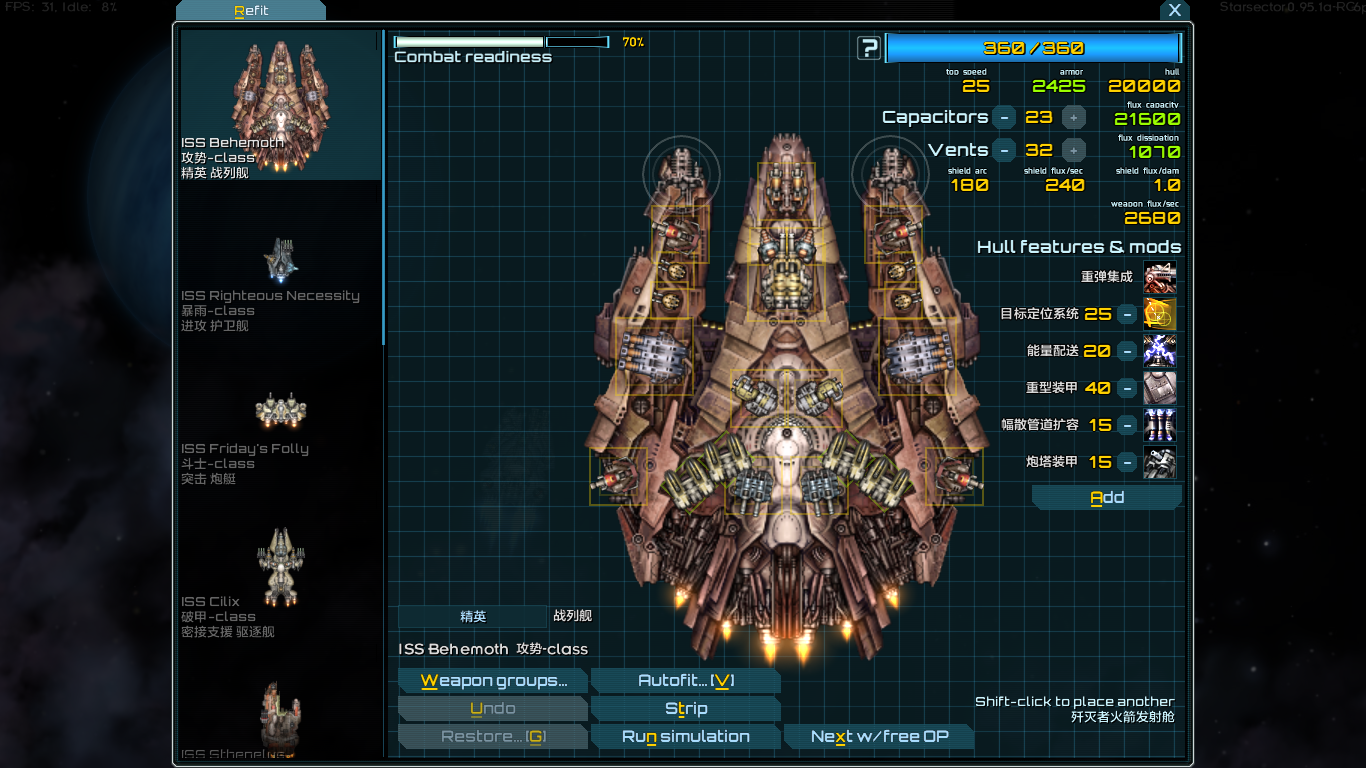Run simulation for this loadout
Screen dimensions: 1366x768
pos(685,737)
